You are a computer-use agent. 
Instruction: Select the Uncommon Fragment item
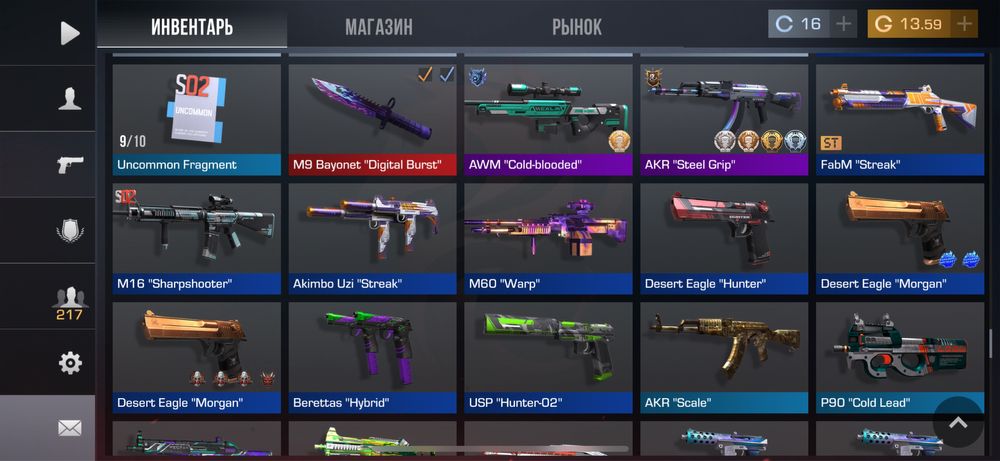pyautogui.click(x=197, y=119)
